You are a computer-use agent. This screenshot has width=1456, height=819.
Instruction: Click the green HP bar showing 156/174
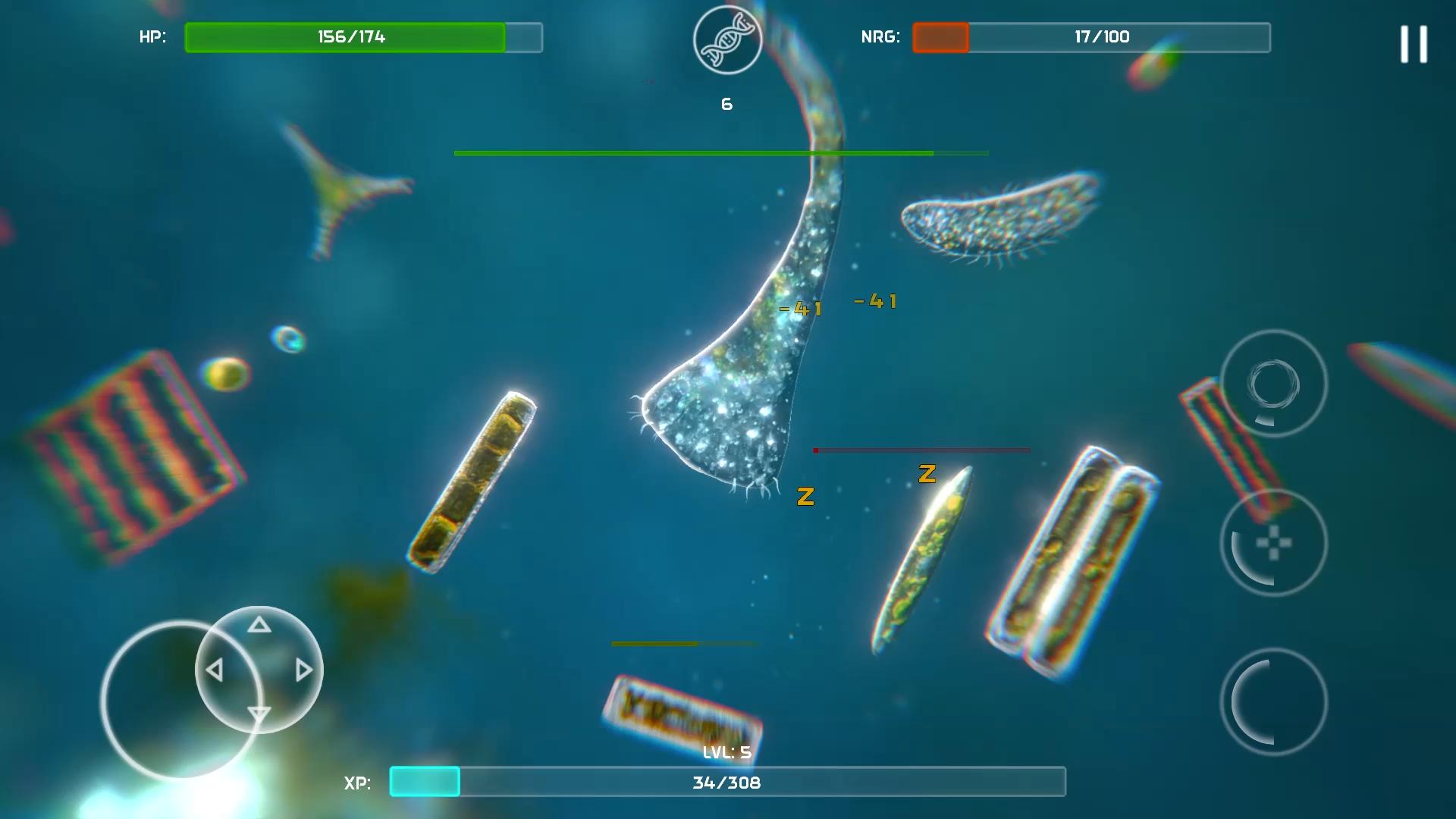tap(345, 36)
